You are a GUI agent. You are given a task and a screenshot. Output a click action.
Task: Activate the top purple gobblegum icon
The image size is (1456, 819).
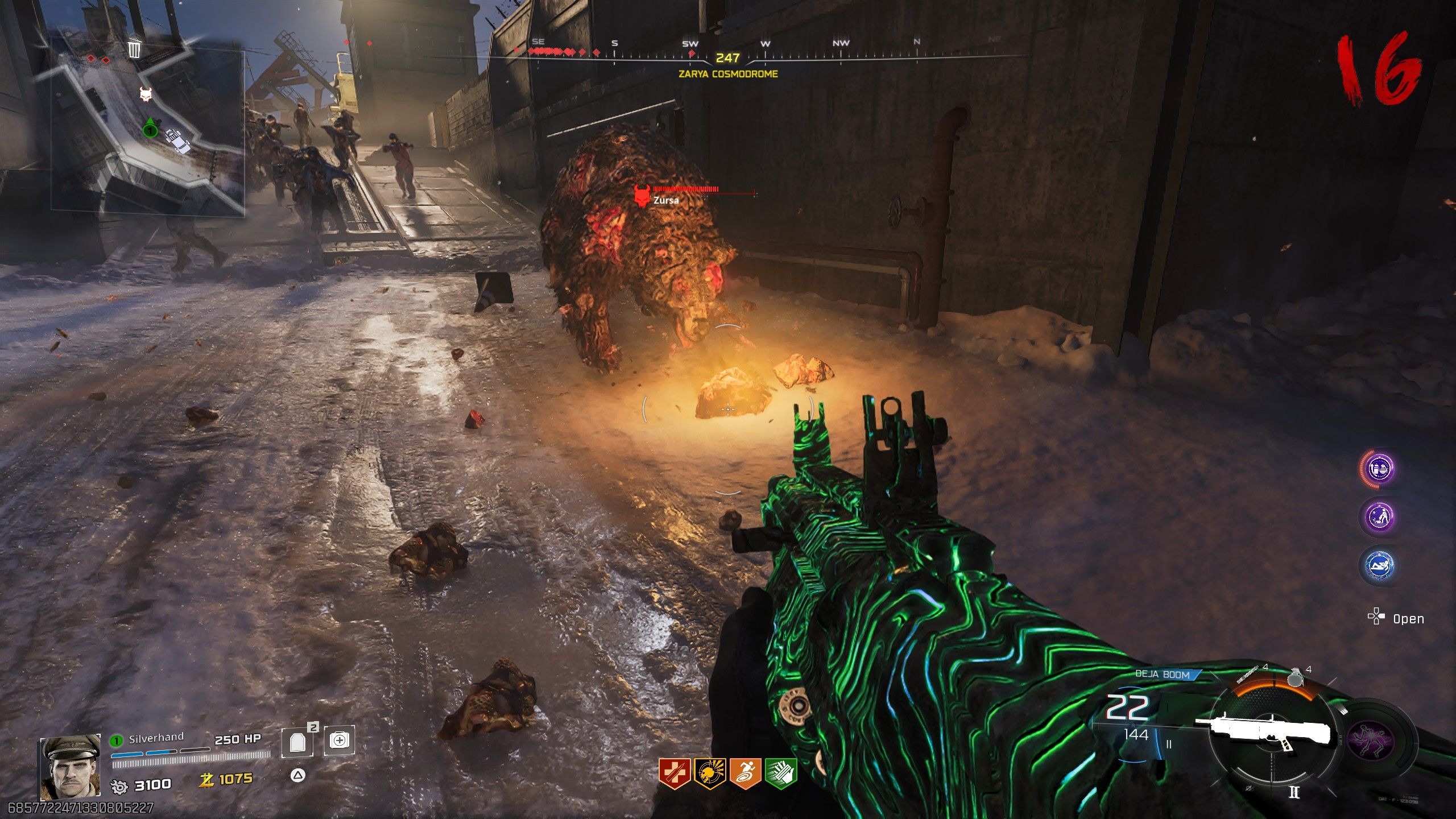pyautogui.click(x=1380, y=469)
